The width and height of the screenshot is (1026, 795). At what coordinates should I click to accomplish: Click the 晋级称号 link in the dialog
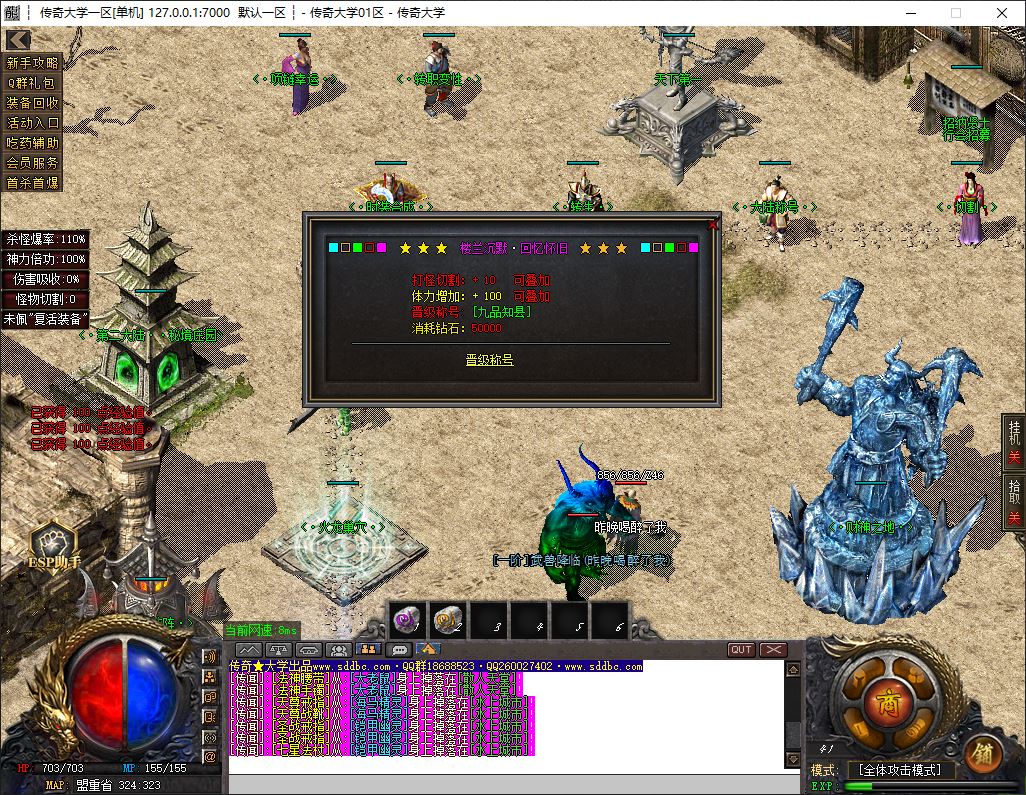(x=489, y=359)
